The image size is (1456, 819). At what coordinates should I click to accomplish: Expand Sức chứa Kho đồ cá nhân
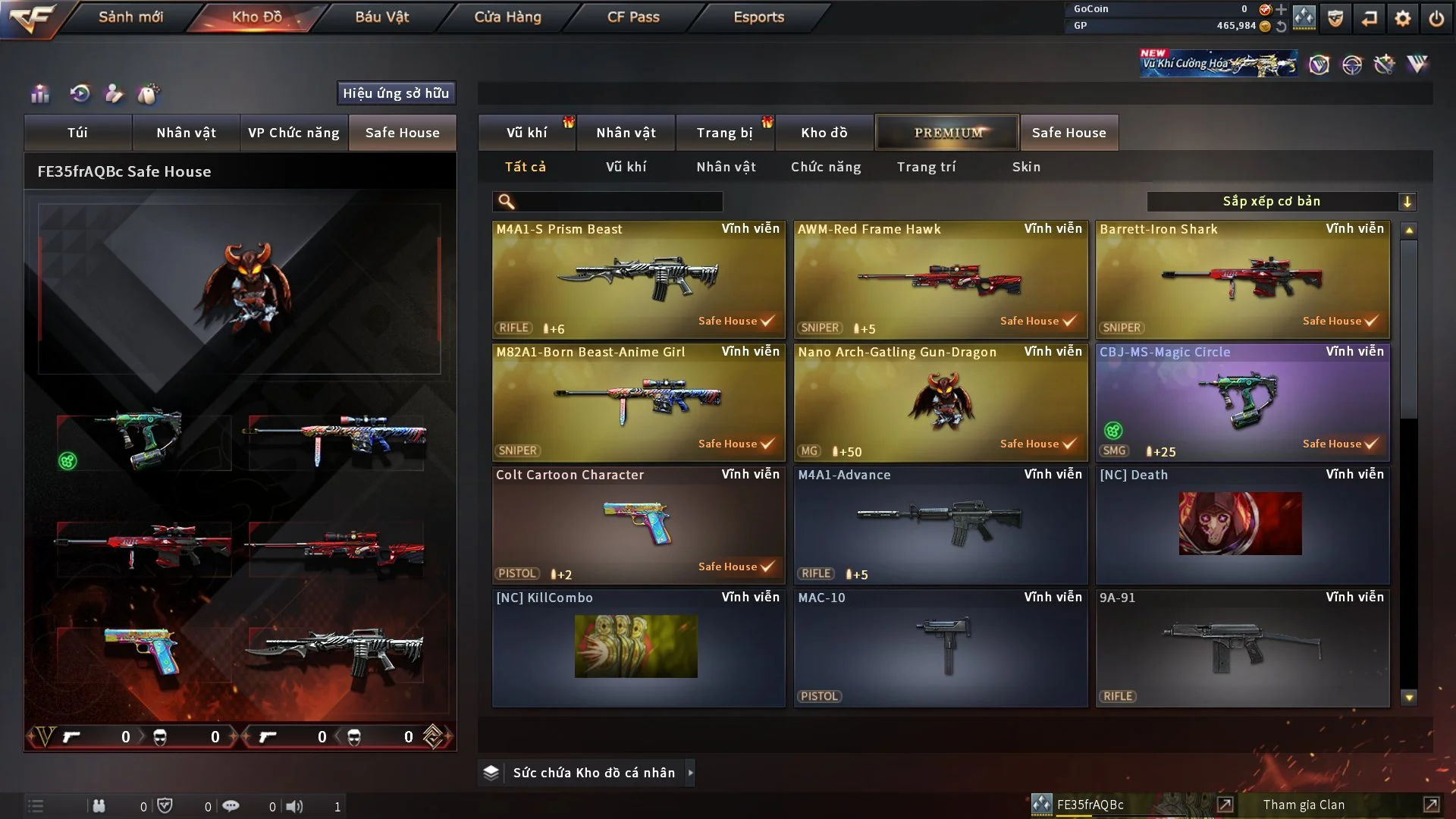(x=593, y=773)
